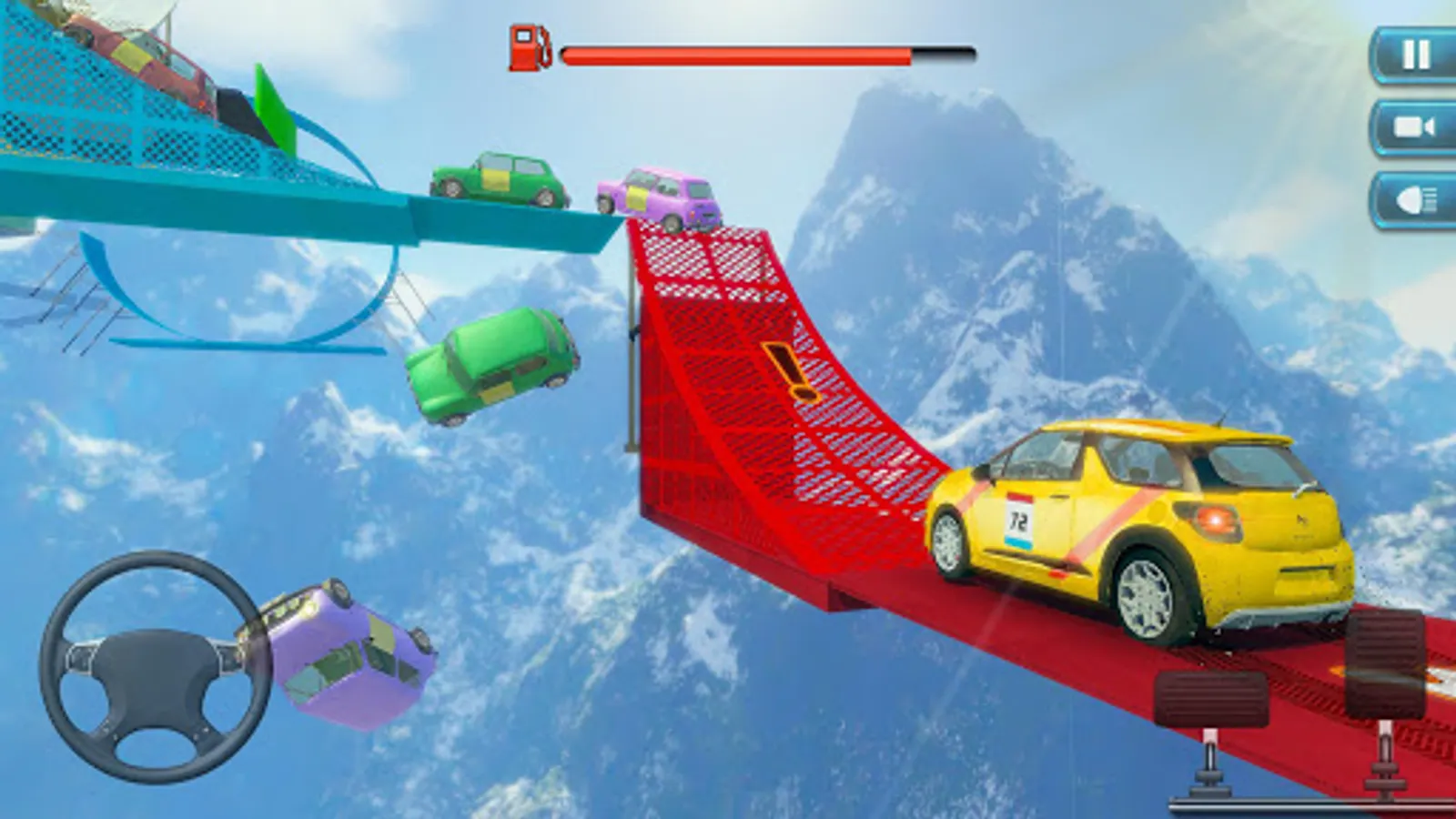Image resolution: width=1456 pixels, height=819 pixels.
Task: Step on the accelerator pedal
Action: [x=1385, y=664]
